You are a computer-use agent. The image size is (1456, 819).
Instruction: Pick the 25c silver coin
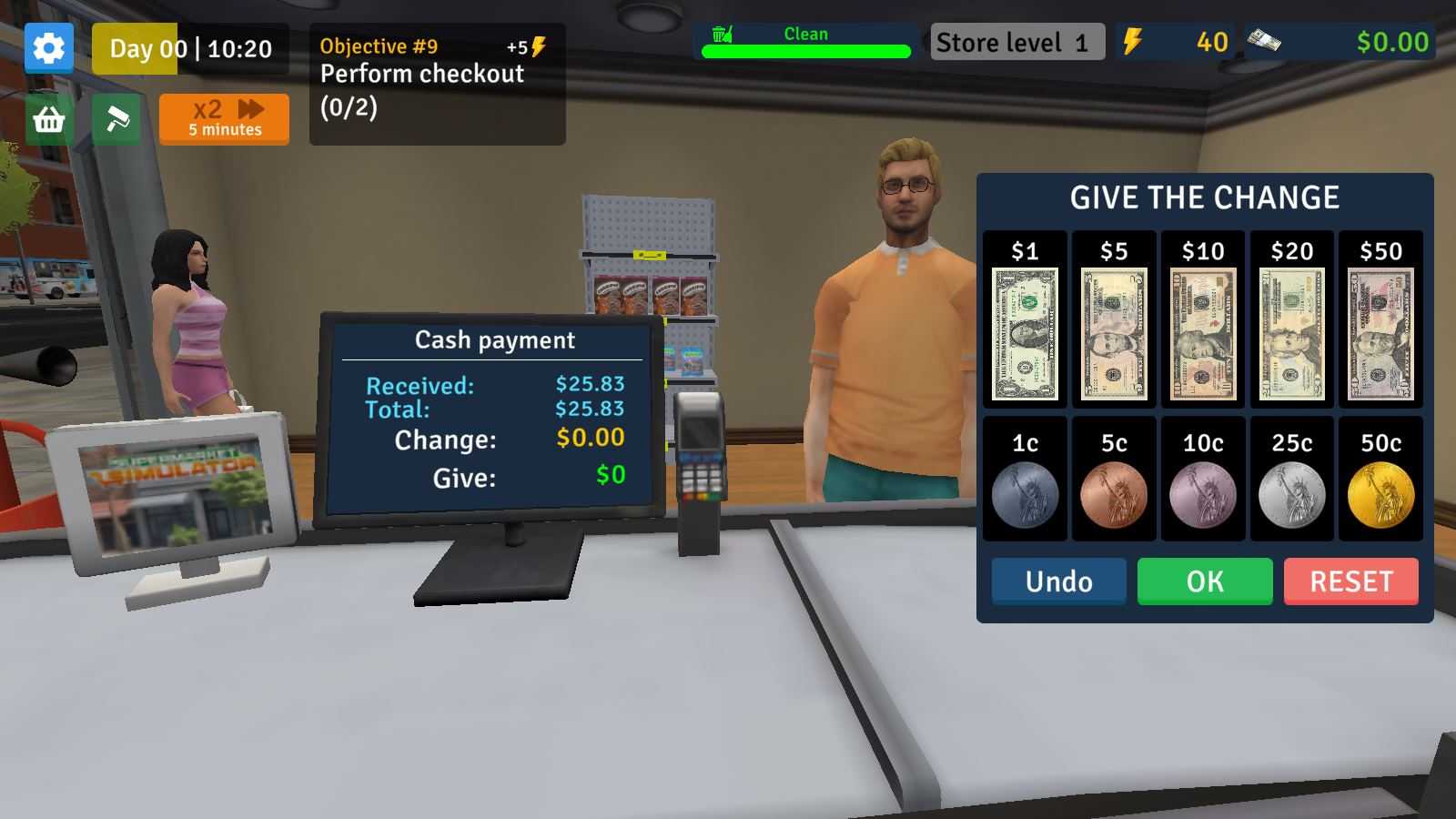point(1291,495)
